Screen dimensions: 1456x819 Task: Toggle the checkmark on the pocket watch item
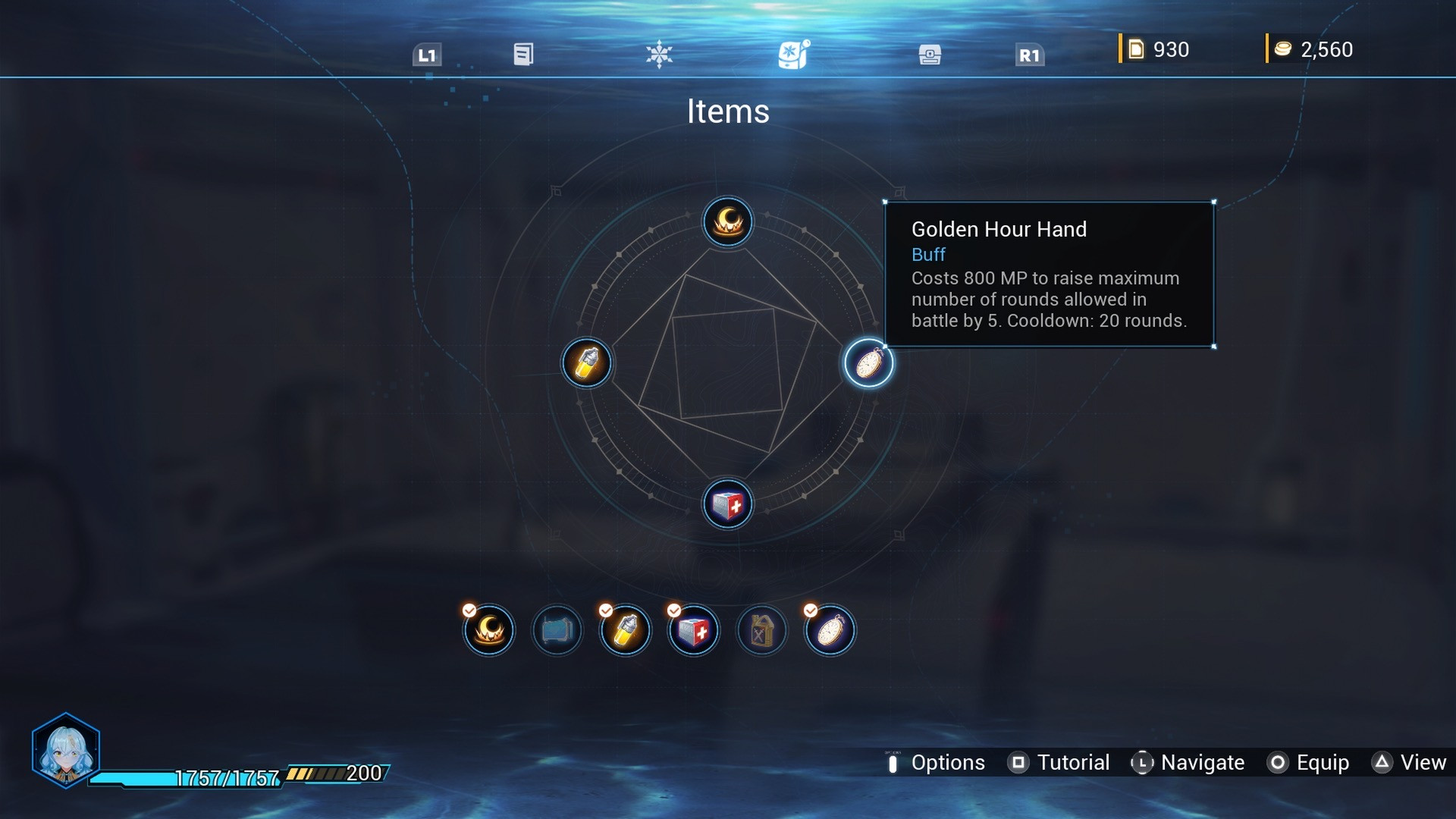pyautogui.click(x=811, y=608)
